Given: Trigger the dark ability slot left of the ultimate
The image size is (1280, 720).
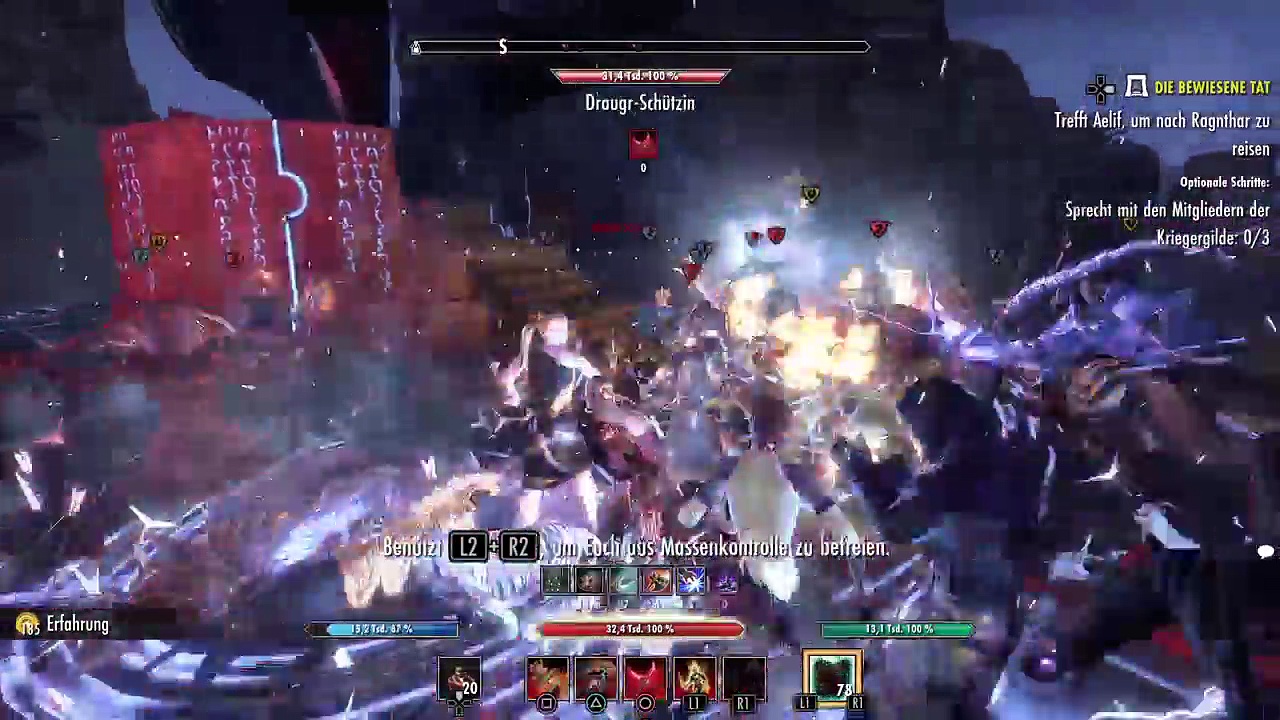Looking at the screenshot, I should pyautogui.click(x=743, y=677).
